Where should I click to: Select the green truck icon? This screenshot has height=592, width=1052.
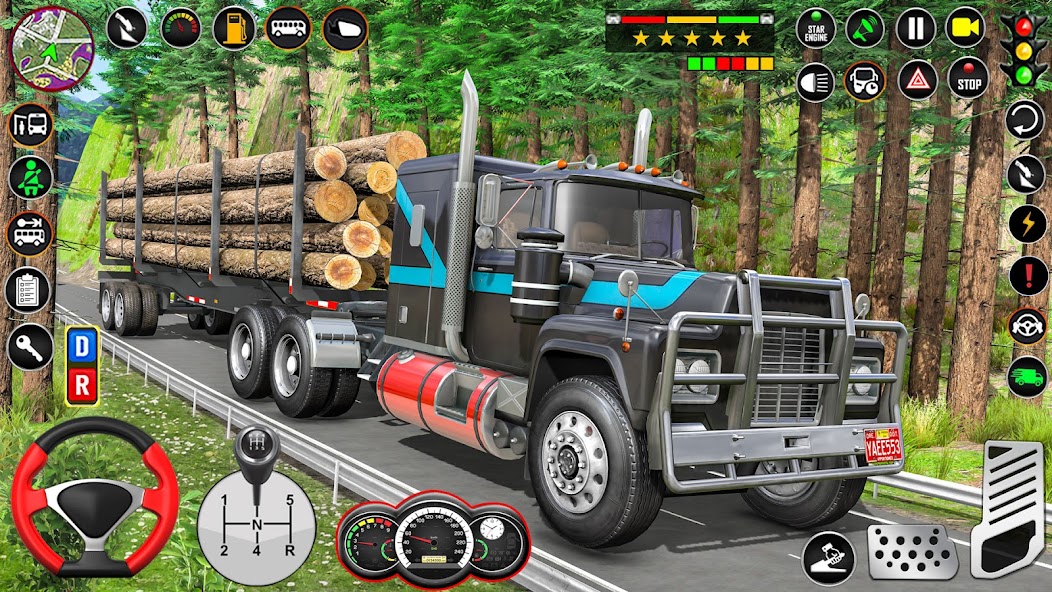pos(1028,376)
